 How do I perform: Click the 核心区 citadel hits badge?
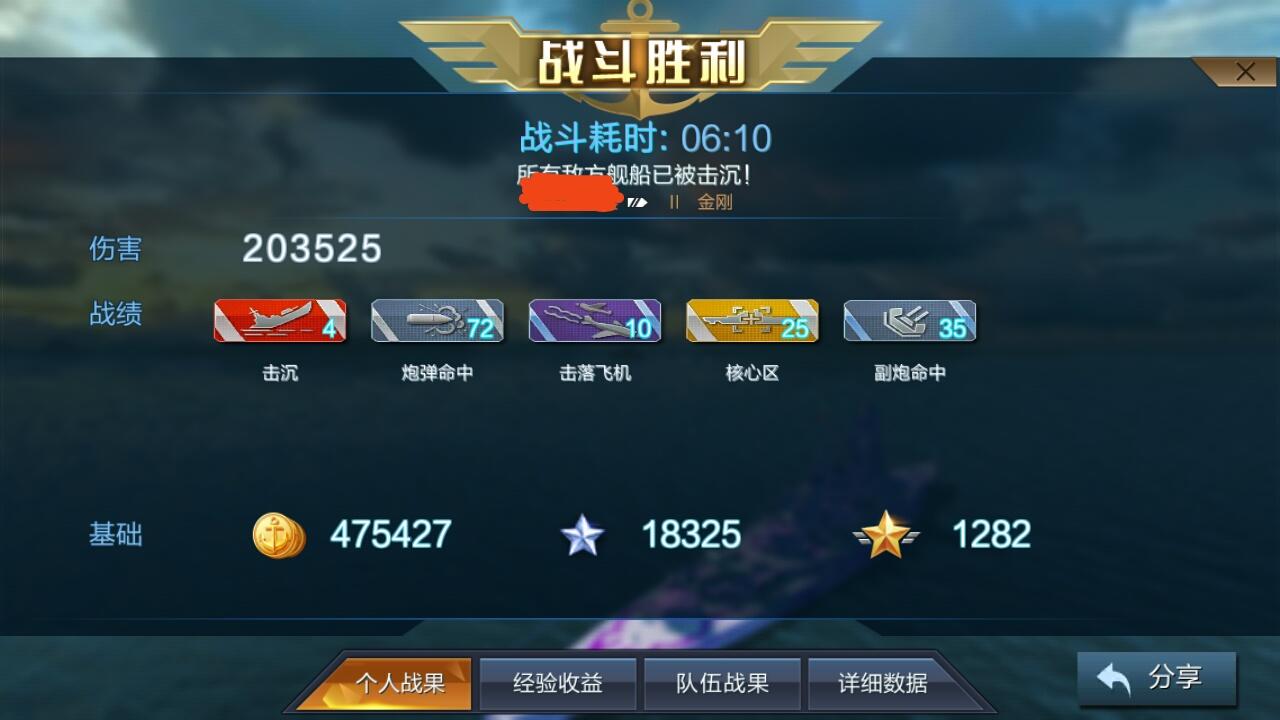(x=751, y=320)
